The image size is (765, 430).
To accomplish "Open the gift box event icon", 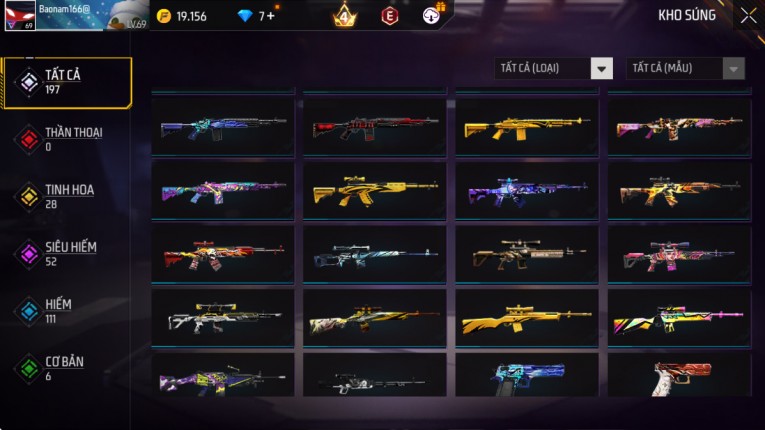I will [x=433, y=14].
